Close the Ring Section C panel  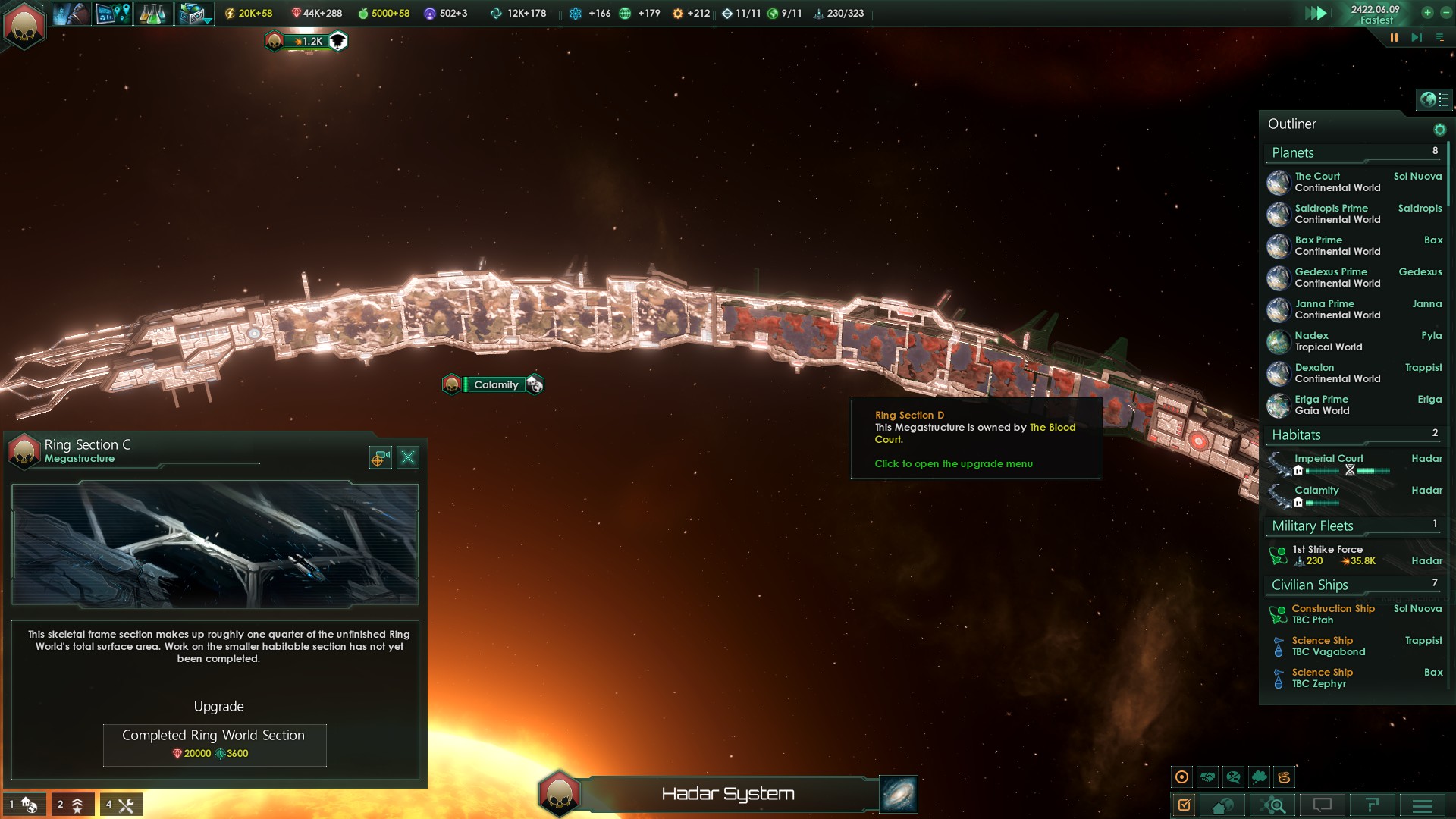tap(408, 457)
